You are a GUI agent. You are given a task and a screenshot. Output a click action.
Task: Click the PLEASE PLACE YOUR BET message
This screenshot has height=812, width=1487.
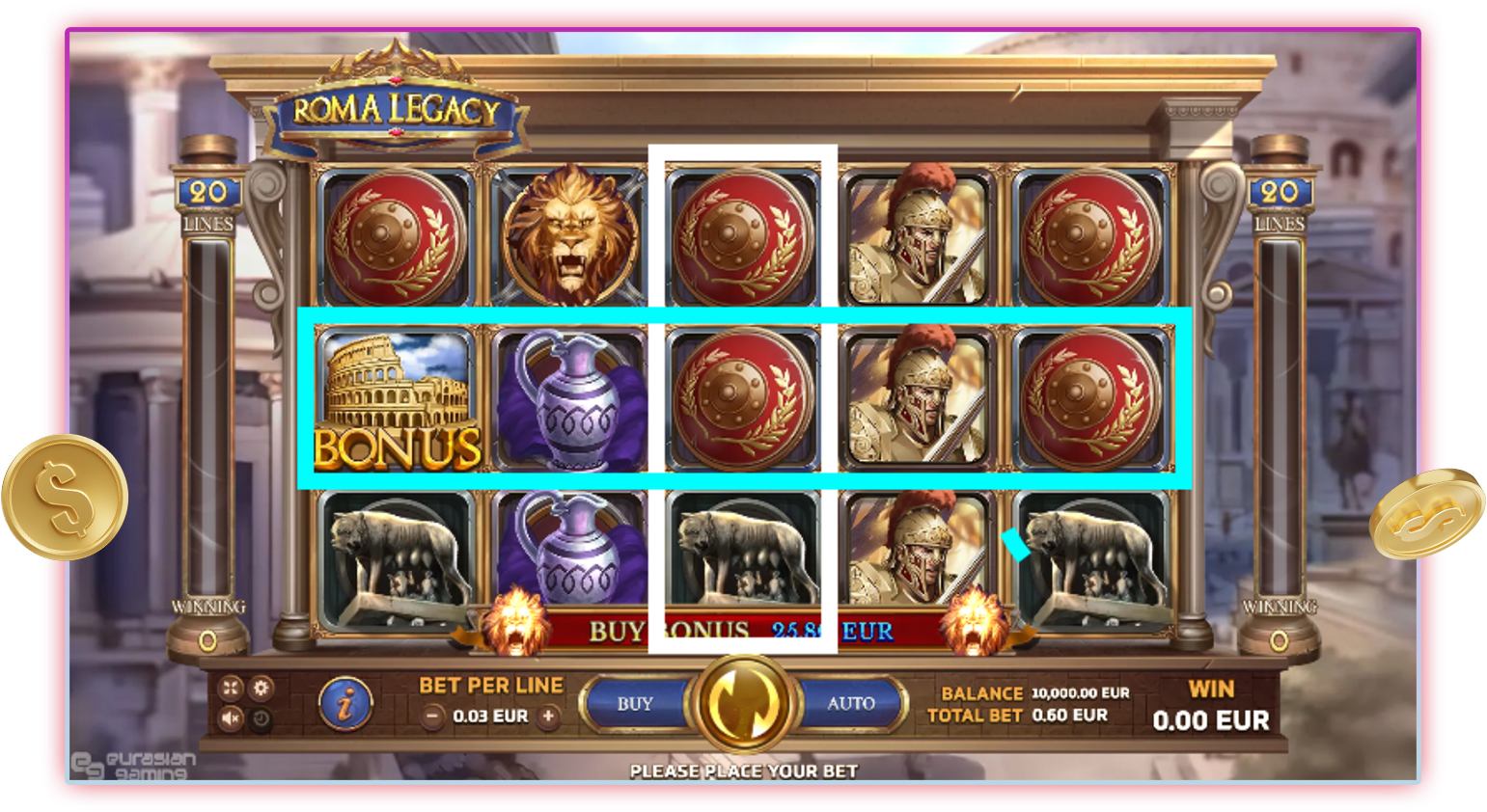point(743,771)
